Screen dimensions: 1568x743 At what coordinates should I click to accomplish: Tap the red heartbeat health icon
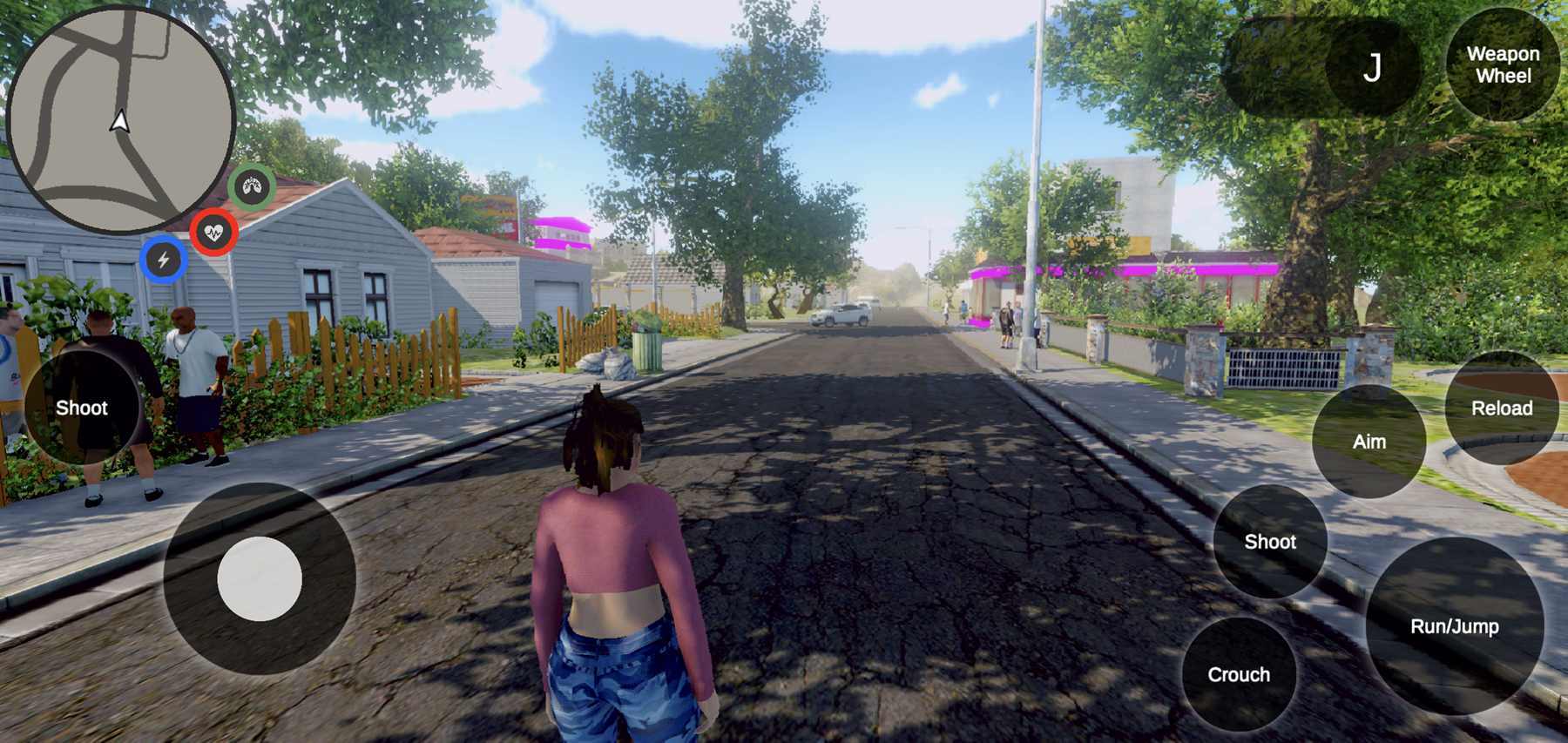pos(212,232)
